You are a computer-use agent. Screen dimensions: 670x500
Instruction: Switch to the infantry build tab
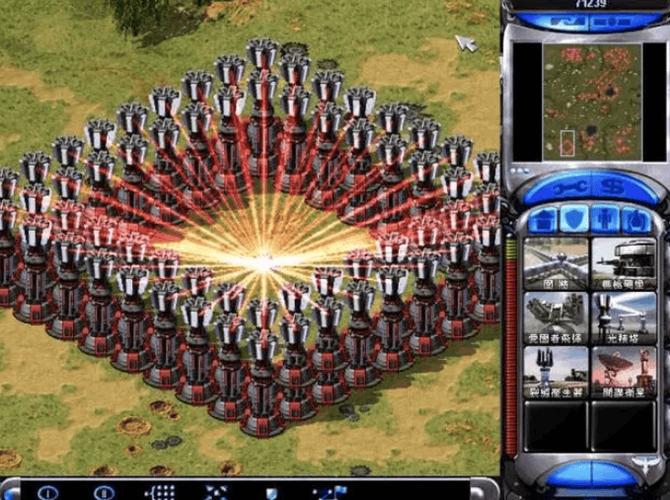(x=604, y=220)
